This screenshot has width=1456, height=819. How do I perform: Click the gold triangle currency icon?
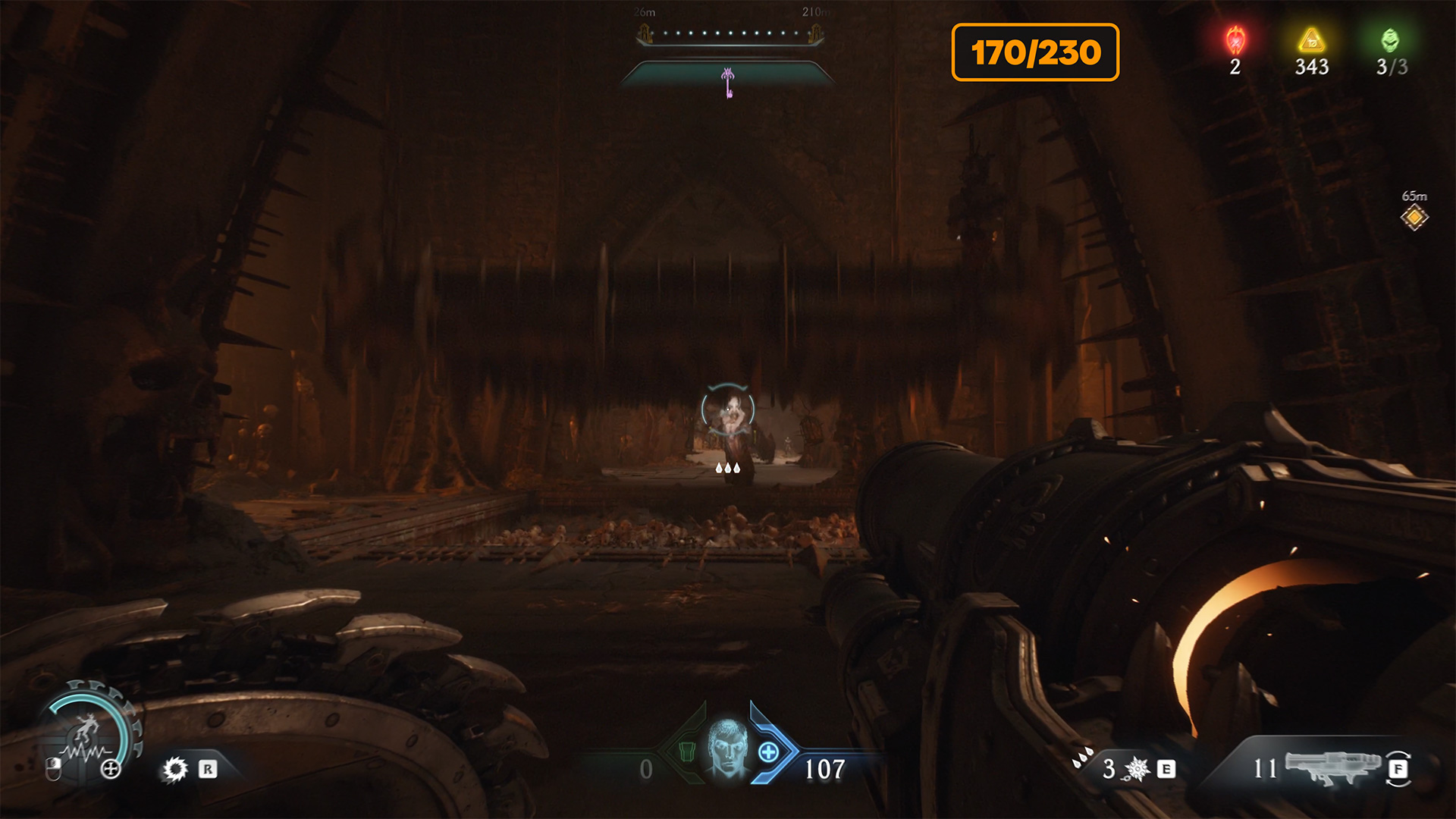click(1311, 40)
